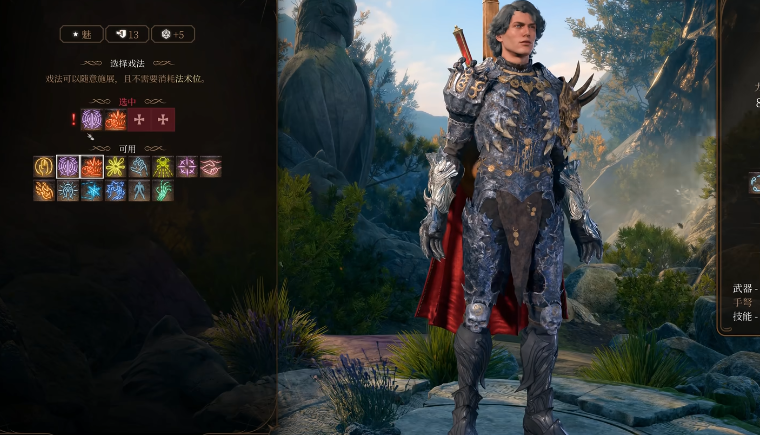Select the yellow Blade Ward cantrip icon

click(x=44, y=167)
